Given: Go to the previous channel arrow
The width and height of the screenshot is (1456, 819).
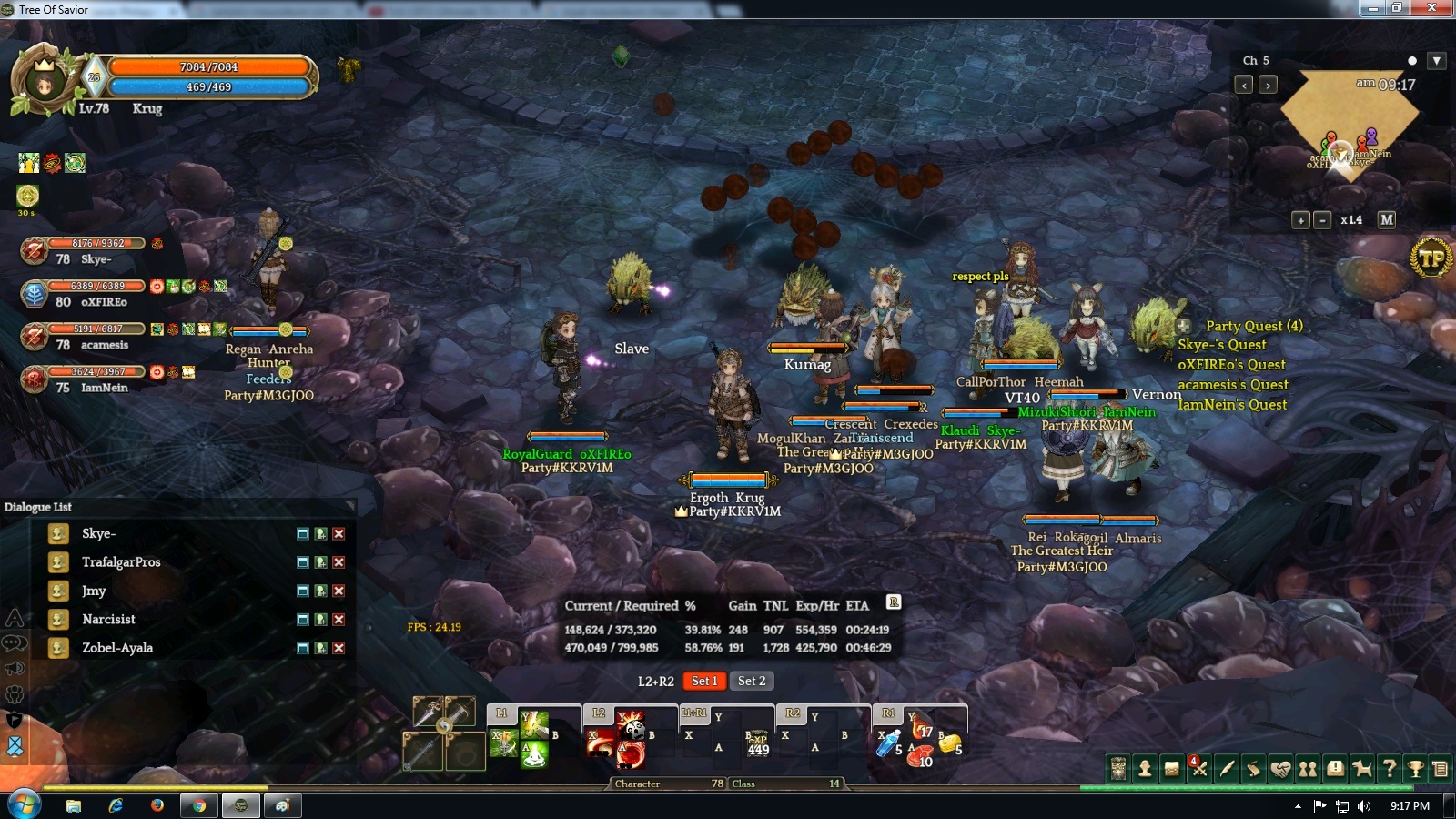Looking at the screenshot, I should (x=1244, y=85).
